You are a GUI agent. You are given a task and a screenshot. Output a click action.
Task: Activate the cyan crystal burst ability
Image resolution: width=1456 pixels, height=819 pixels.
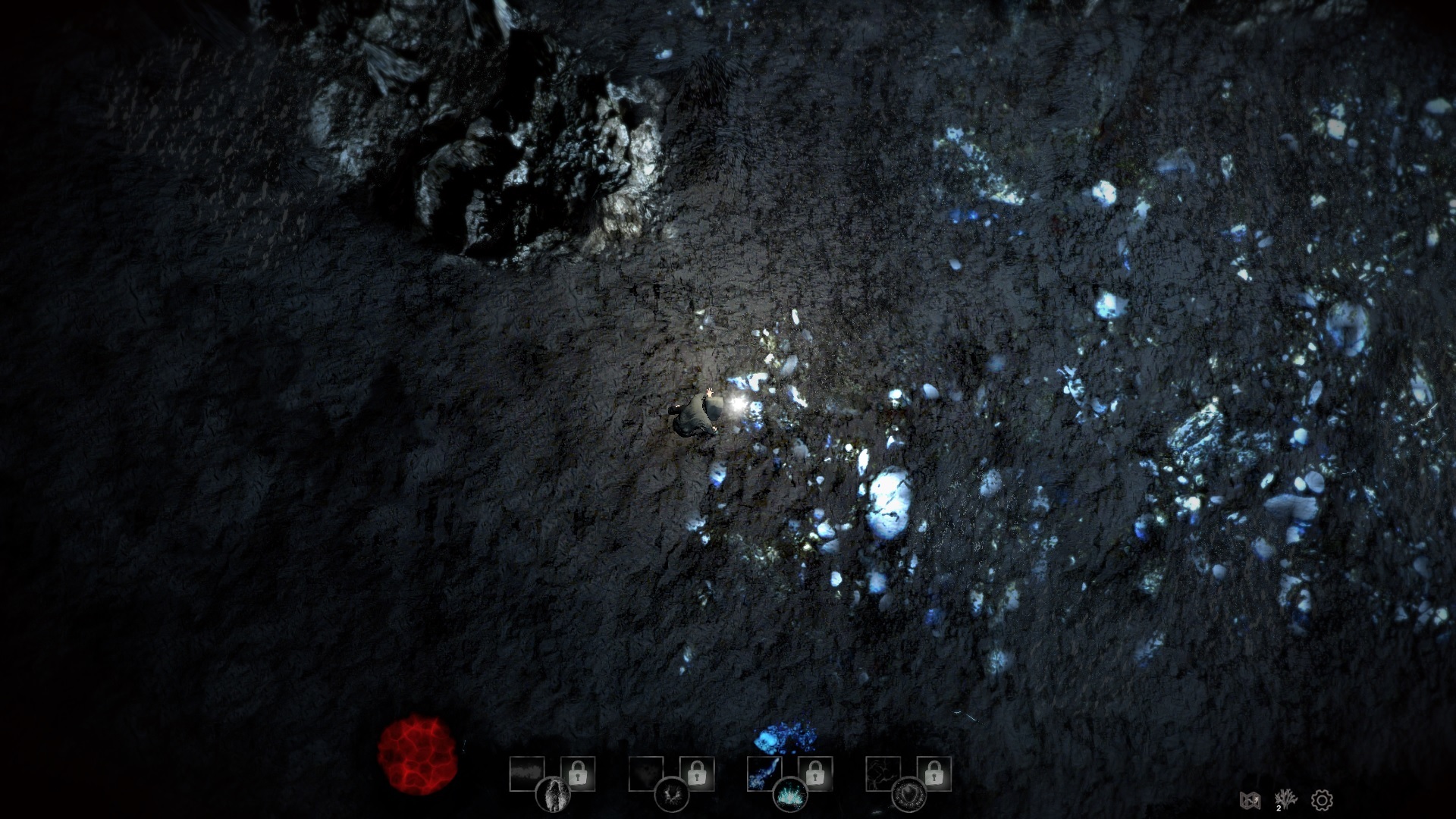click(790, 795)
